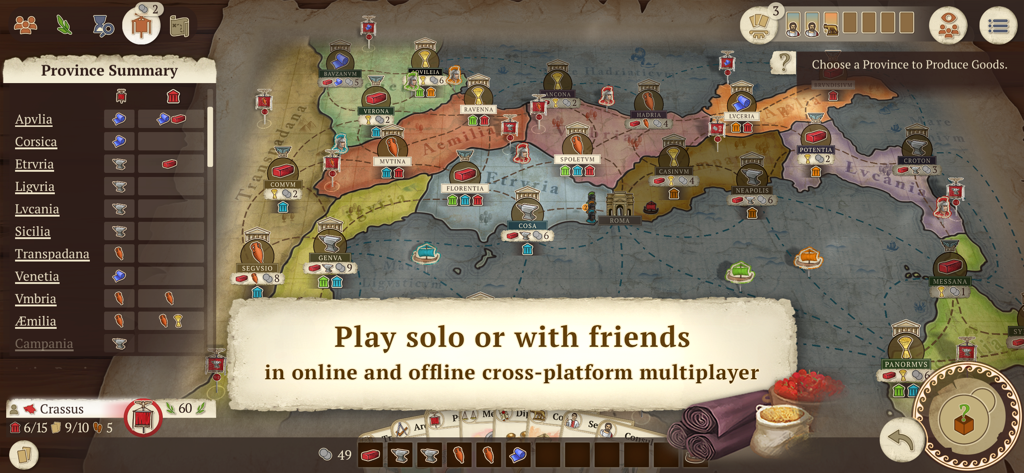Open the map scroll tab
Image resolution: width=1024 pixels, height=473 pixels.
coord(180,27)
